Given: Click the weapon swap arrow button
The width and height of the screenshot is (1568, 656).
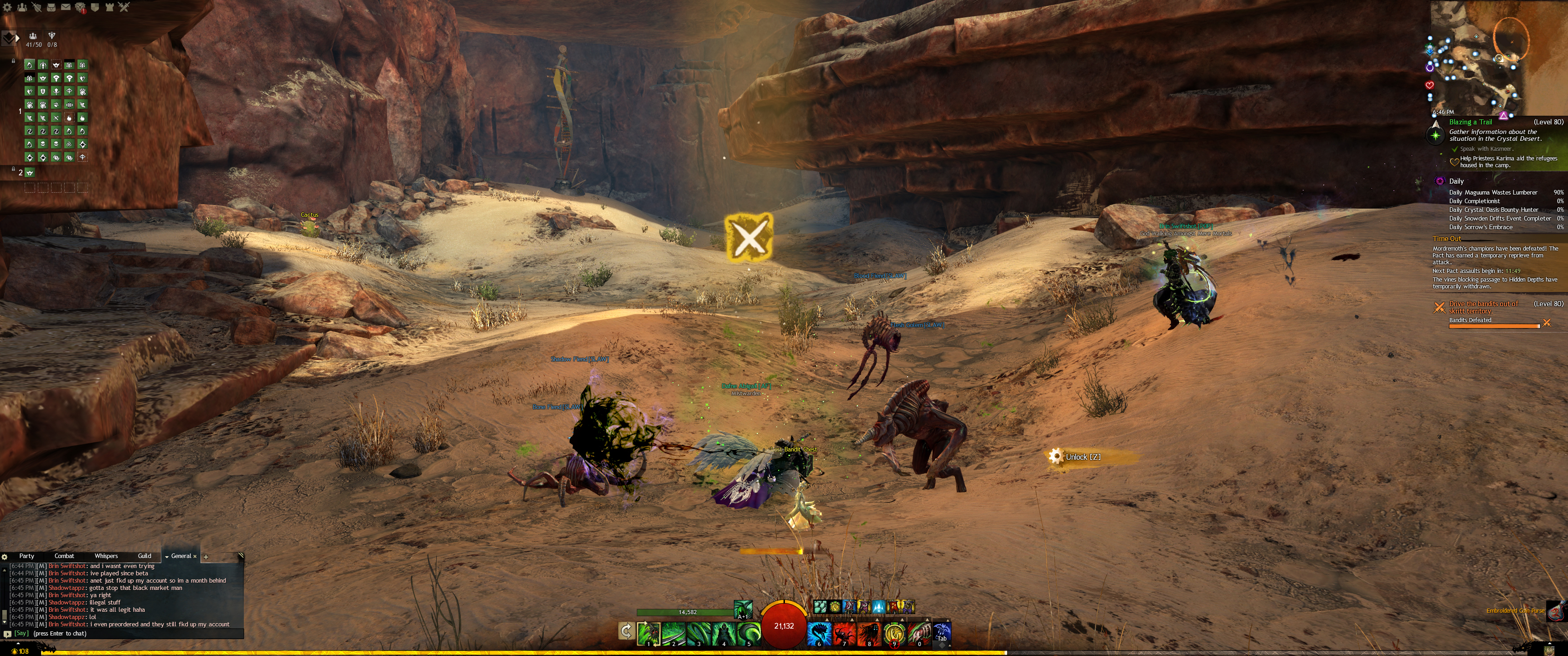Looking at the screenshot, I should [x=626, y=631].
